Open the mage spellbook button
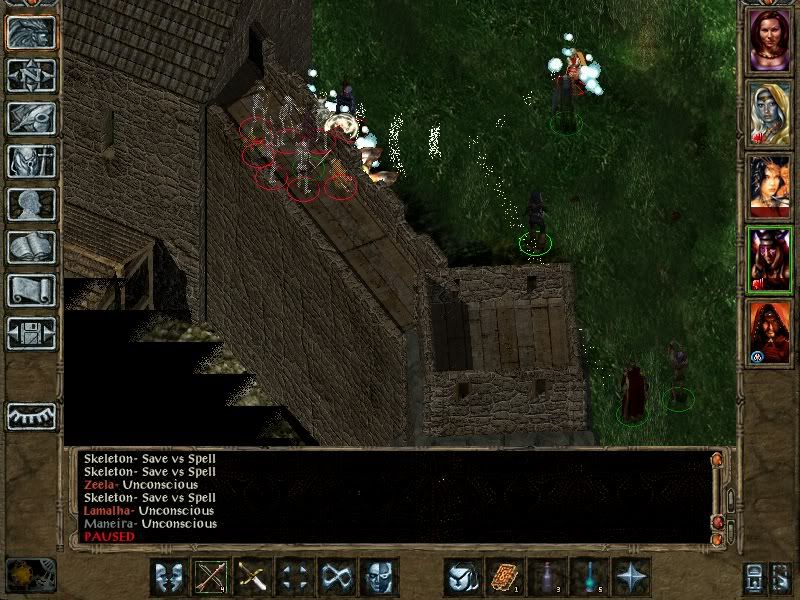 (x=31, y=247)
